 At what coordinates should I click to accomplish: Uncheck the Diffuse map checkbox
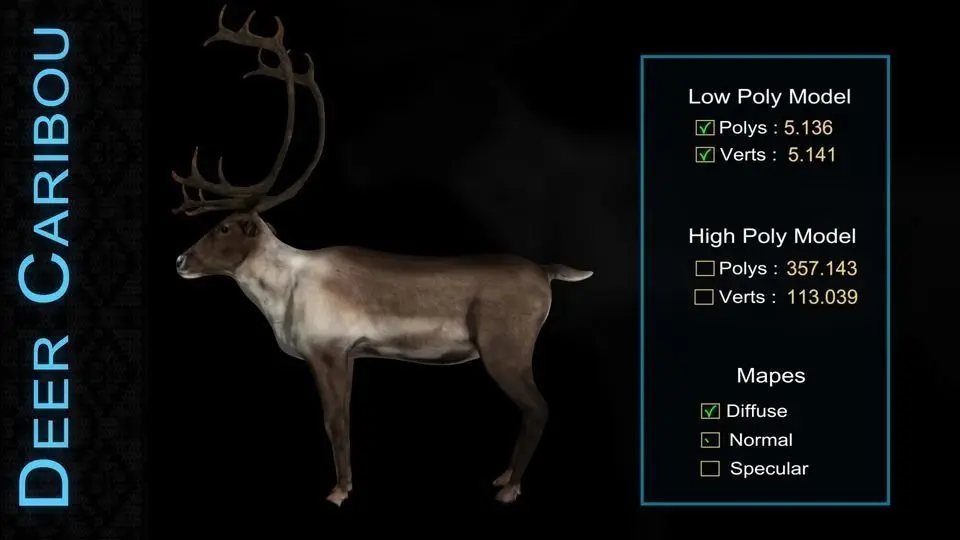pos(710,411)
